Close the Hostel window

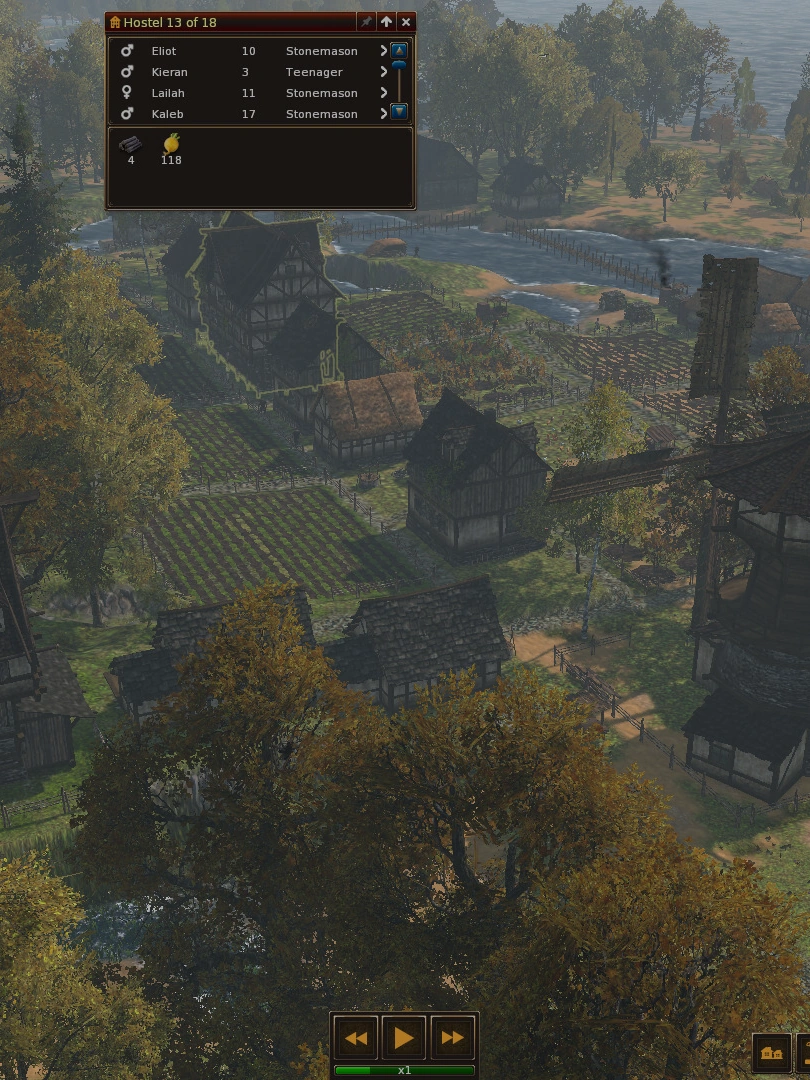405,22
